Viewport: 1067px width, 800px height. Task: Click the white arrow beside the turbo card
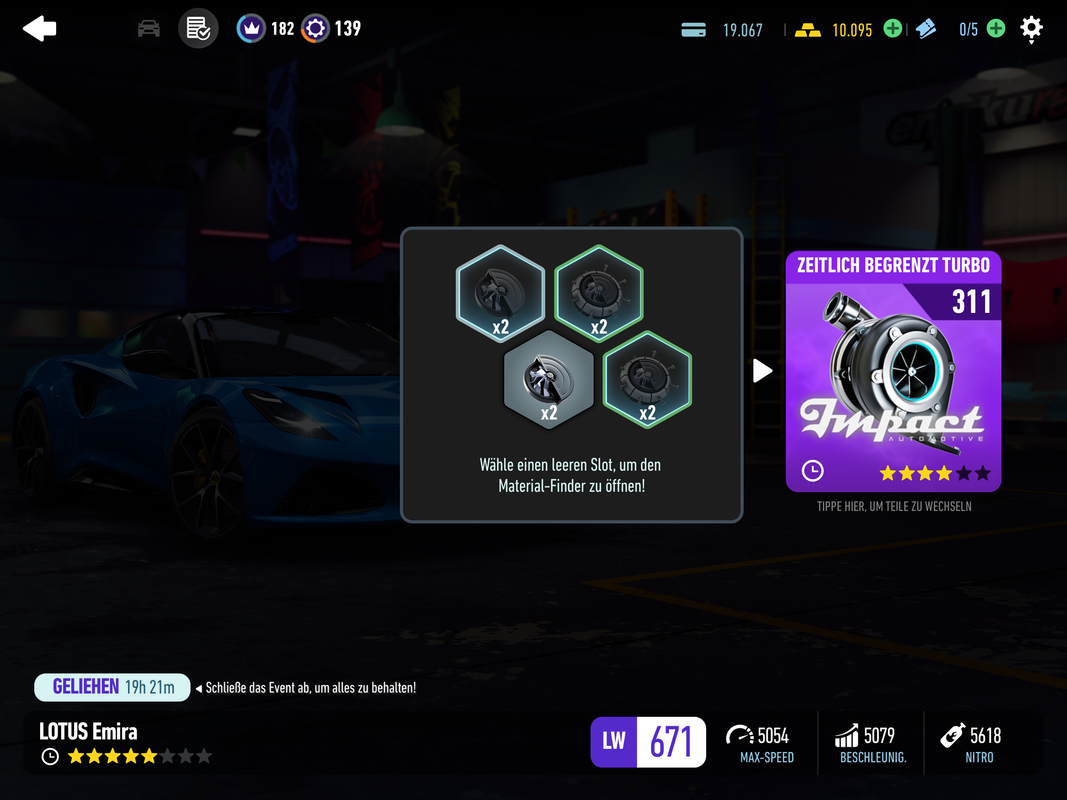pyautogui.click(x=762, y=371)
